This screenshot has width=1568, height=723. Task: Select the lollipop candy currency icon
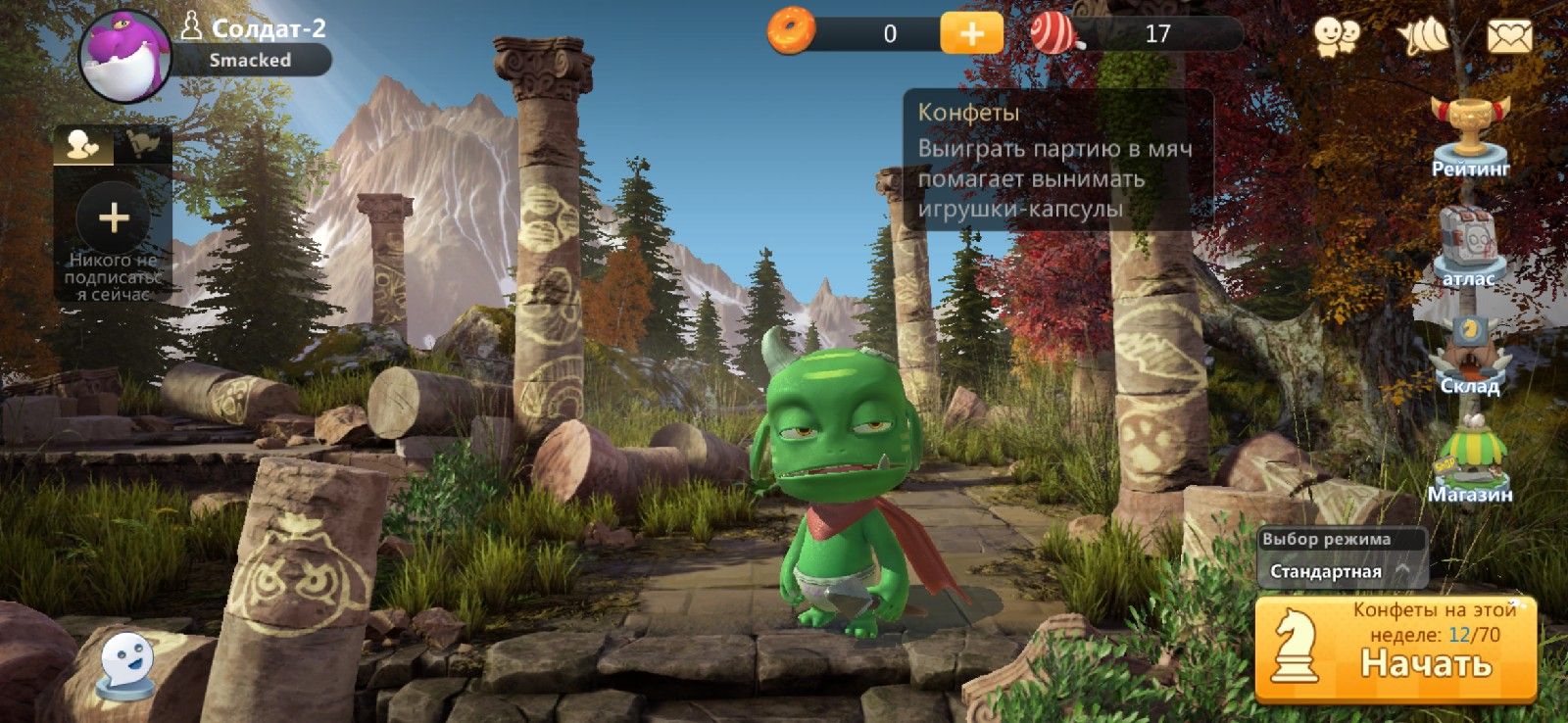1055,33
